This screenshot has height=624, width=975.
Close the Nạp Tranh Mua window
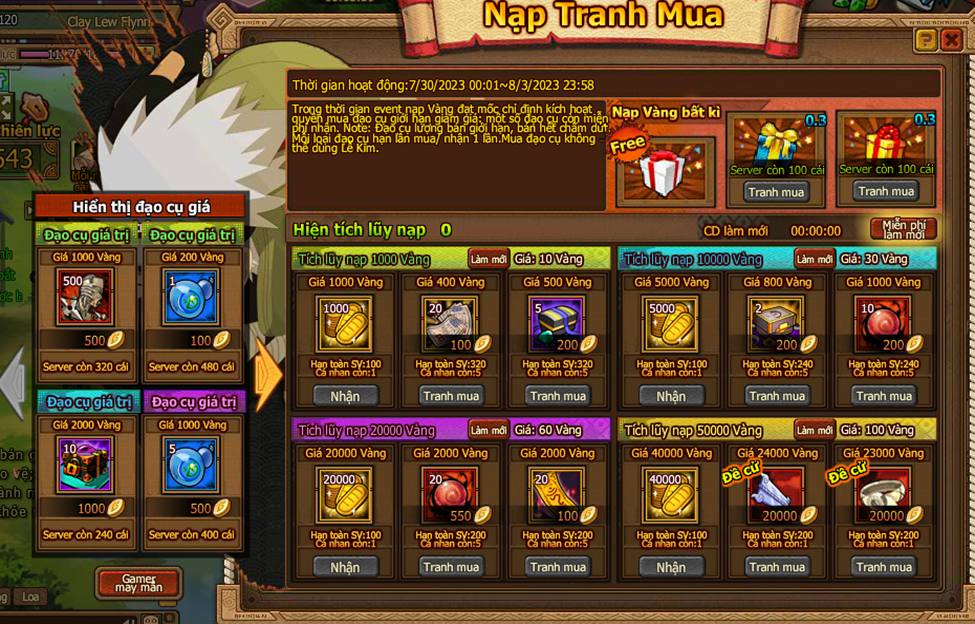(x=951, y=41)
